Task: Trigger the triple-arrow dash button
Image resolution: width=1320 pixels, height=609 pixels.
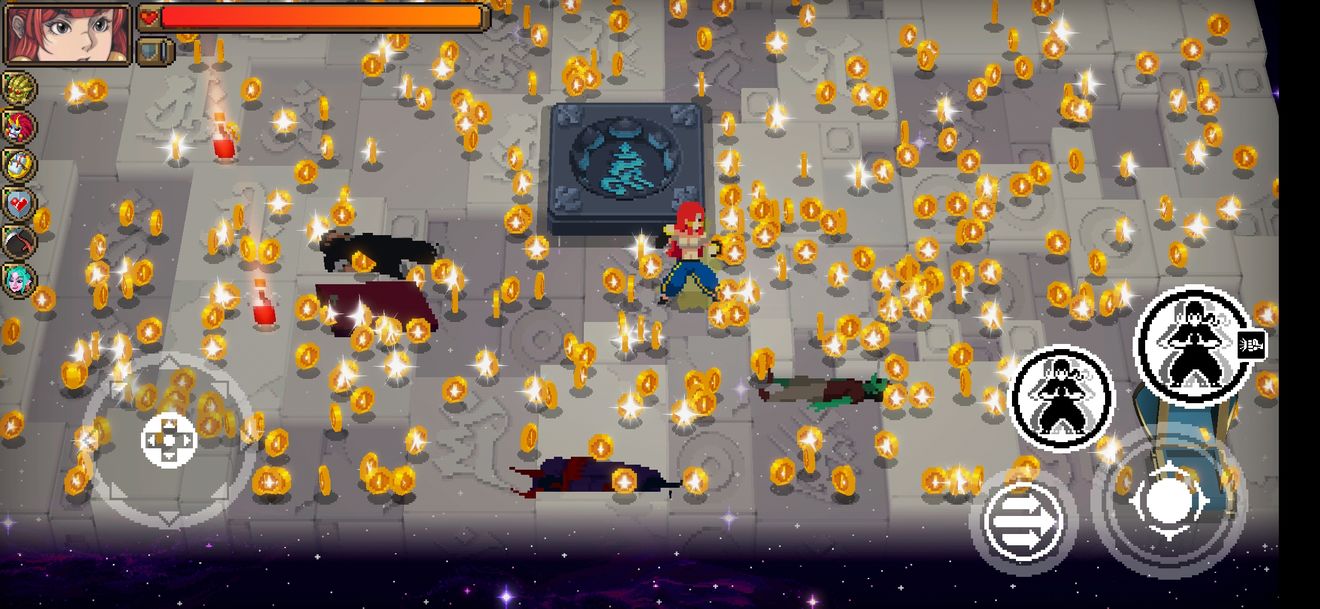Action: [x=1022, y=522]
